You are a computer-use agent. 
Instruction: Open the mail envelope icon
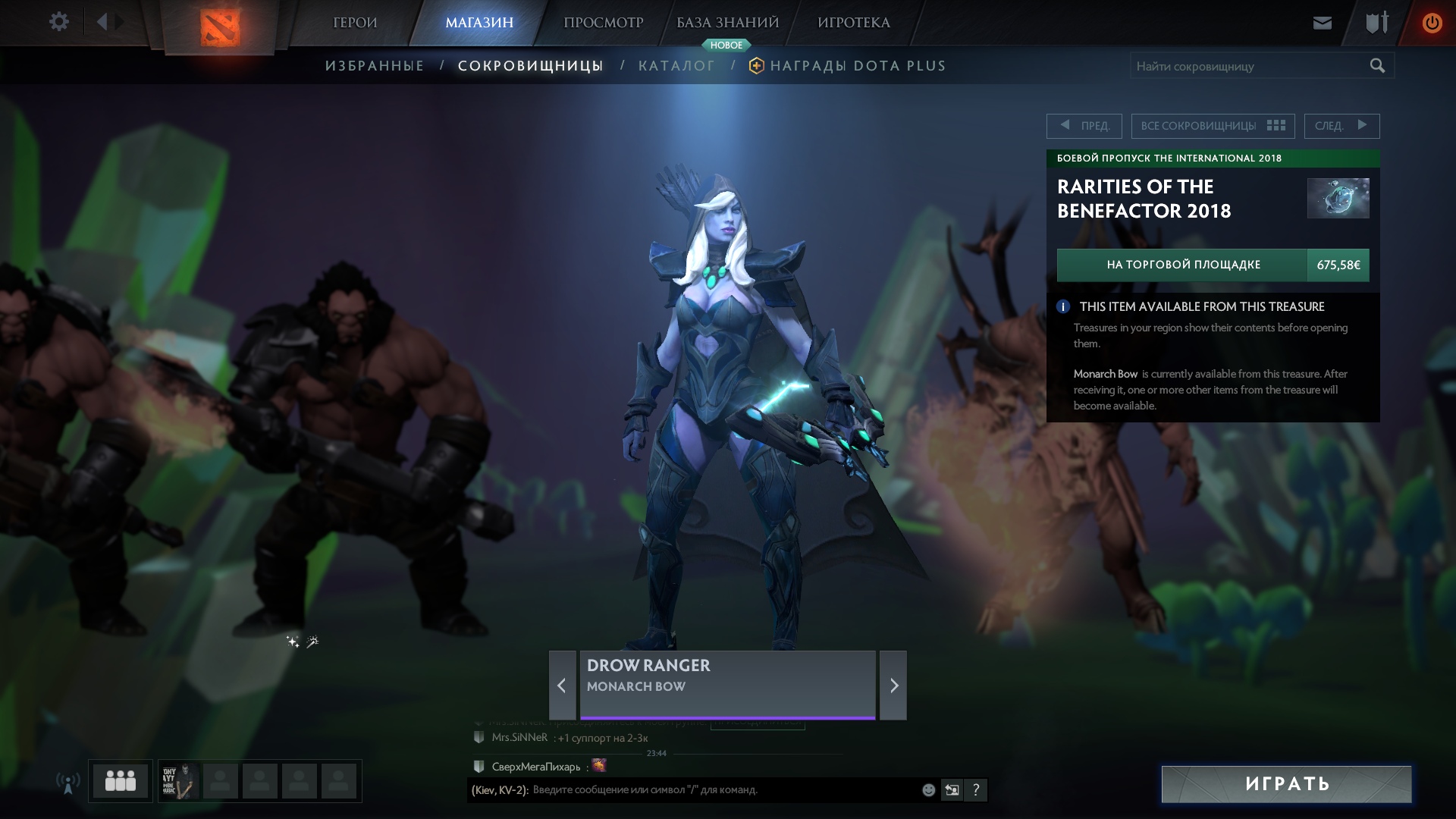[x=1322, y=23]
